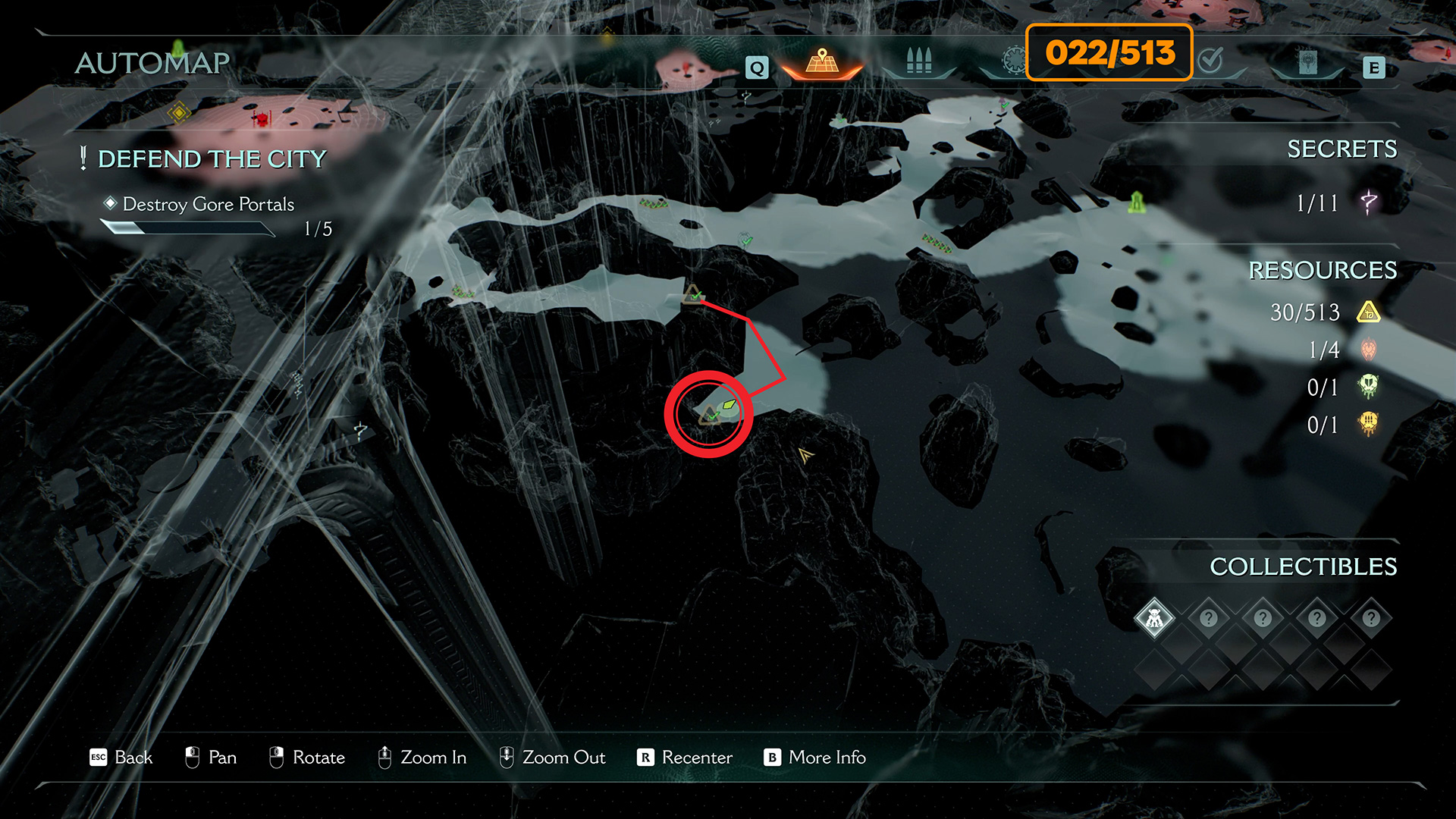This screenshot has height=819, width=1456.
Task: Open the codex book tab
Action: [x=1307, y=62]
